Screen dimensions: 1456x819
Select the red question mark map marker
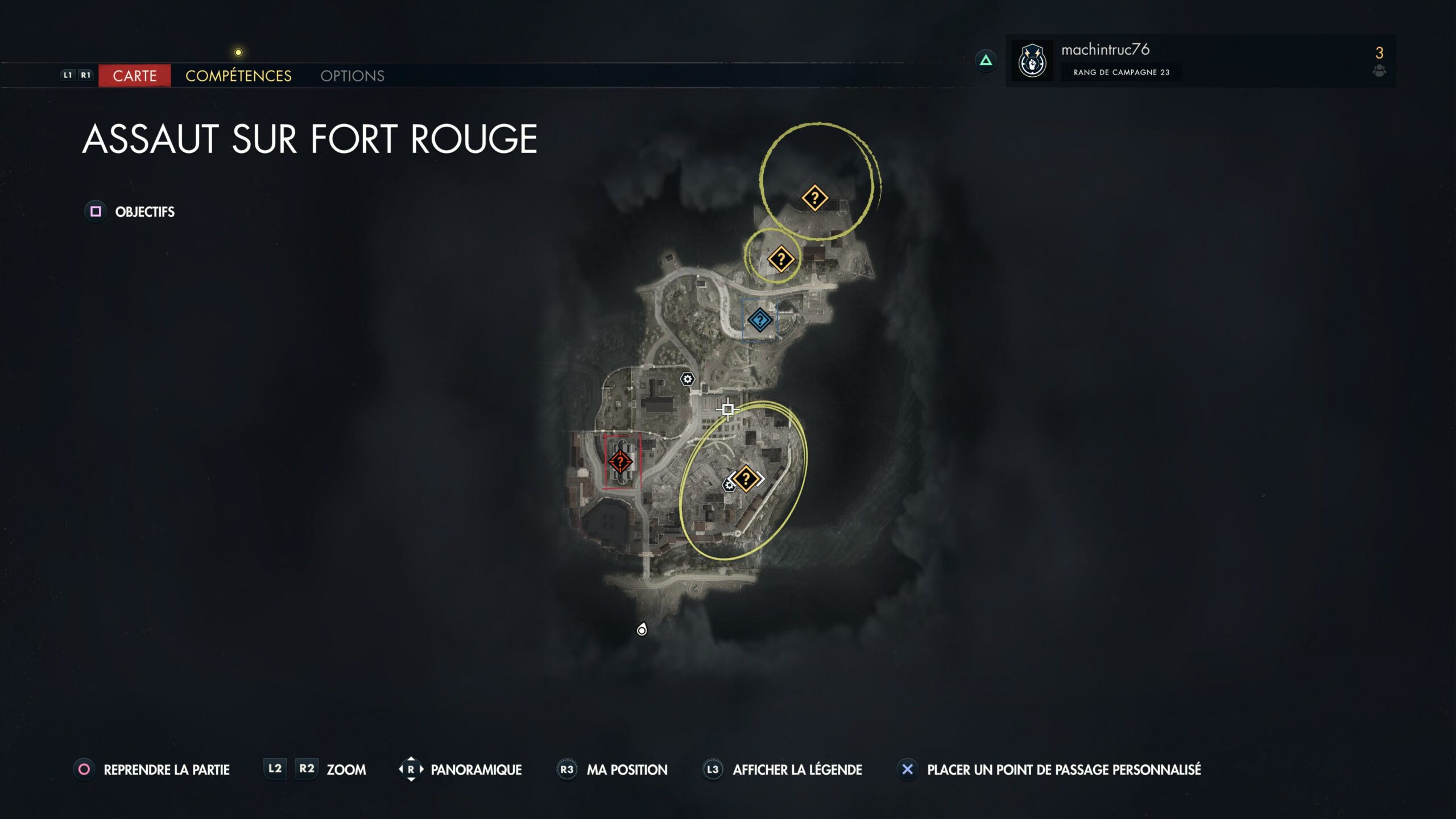(x=620, y=461)
